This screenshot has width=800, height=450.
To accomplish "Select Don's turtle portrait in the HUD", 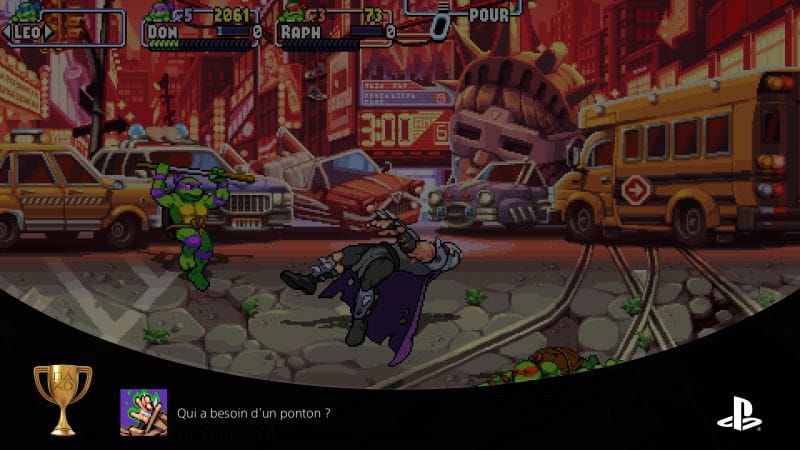I will click(158, 14).
